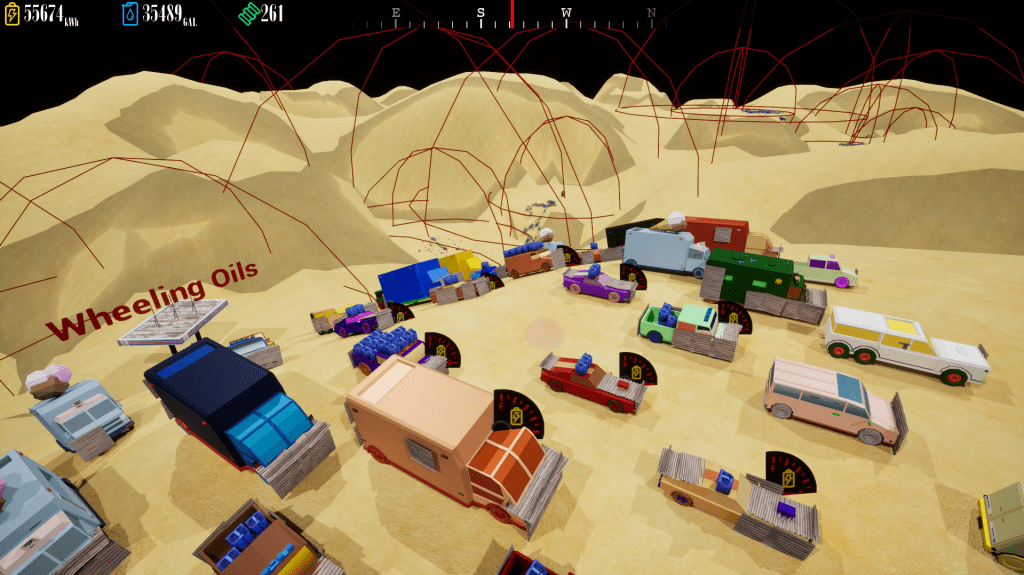1024x575 pixels.
Task: Click the blue water supply icon
Action: pos(130,14)
